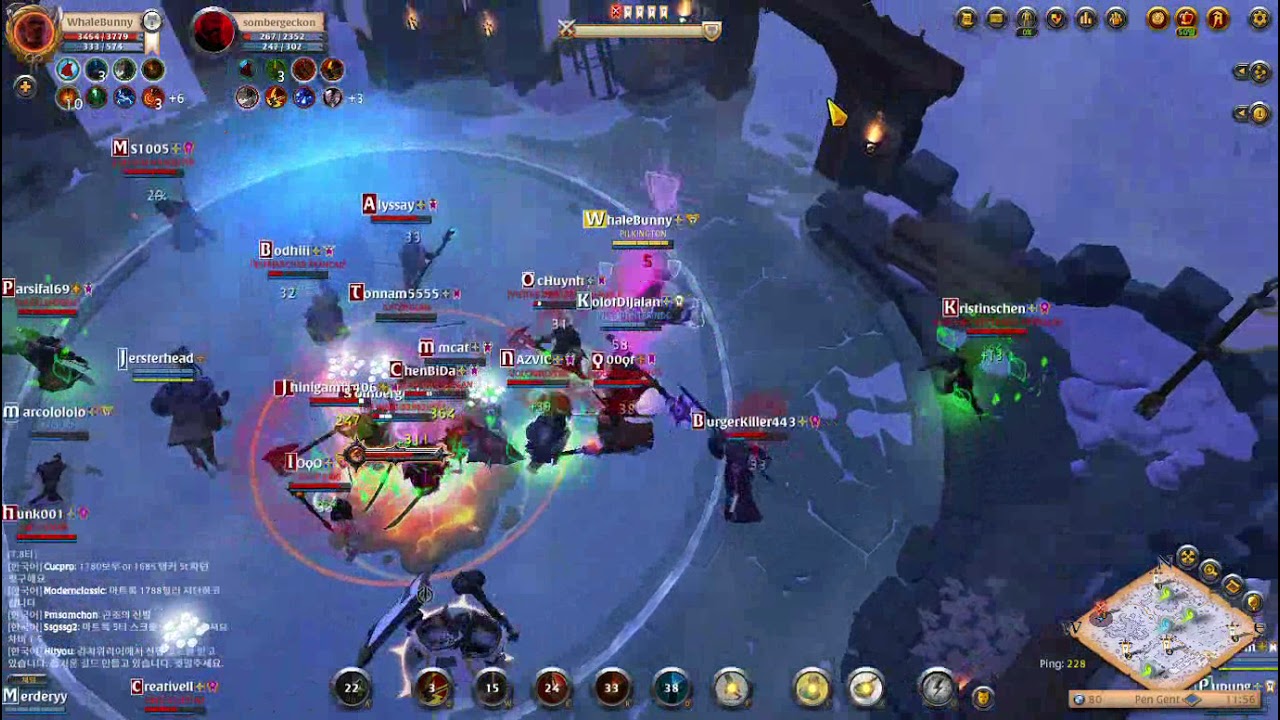Use the grey lightning bolt ability
The image size is (1280, 720).
pos(937,688)
